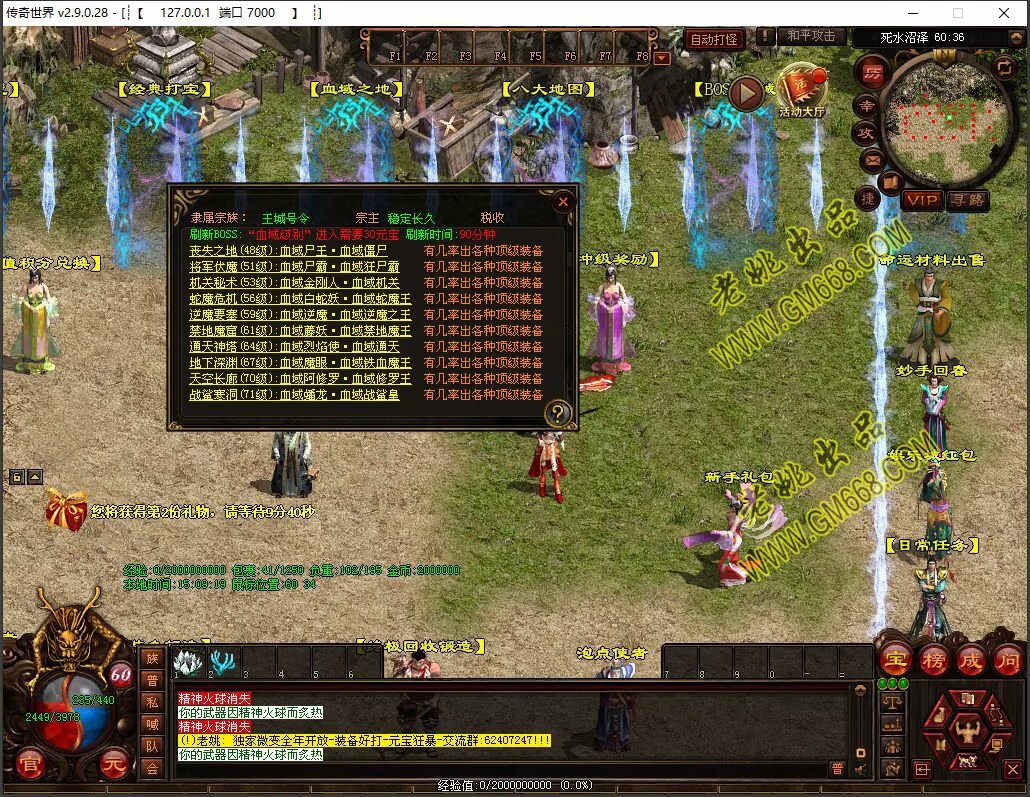Click the round play arrow button
Screen dimensions: 1030x797
tap(745, 93)
